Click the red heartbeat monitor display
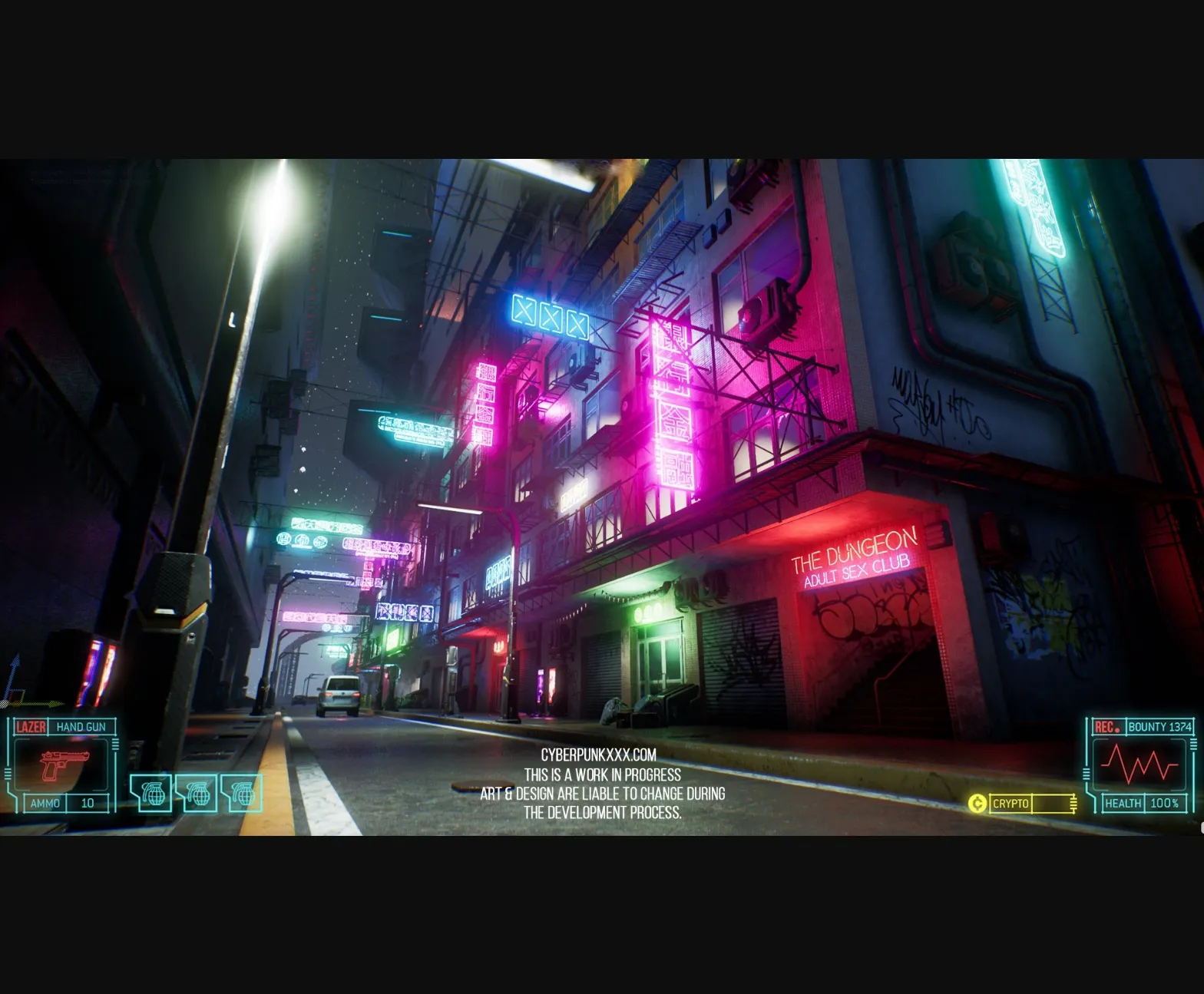1204x994 pixels. tap(1139, 765)
